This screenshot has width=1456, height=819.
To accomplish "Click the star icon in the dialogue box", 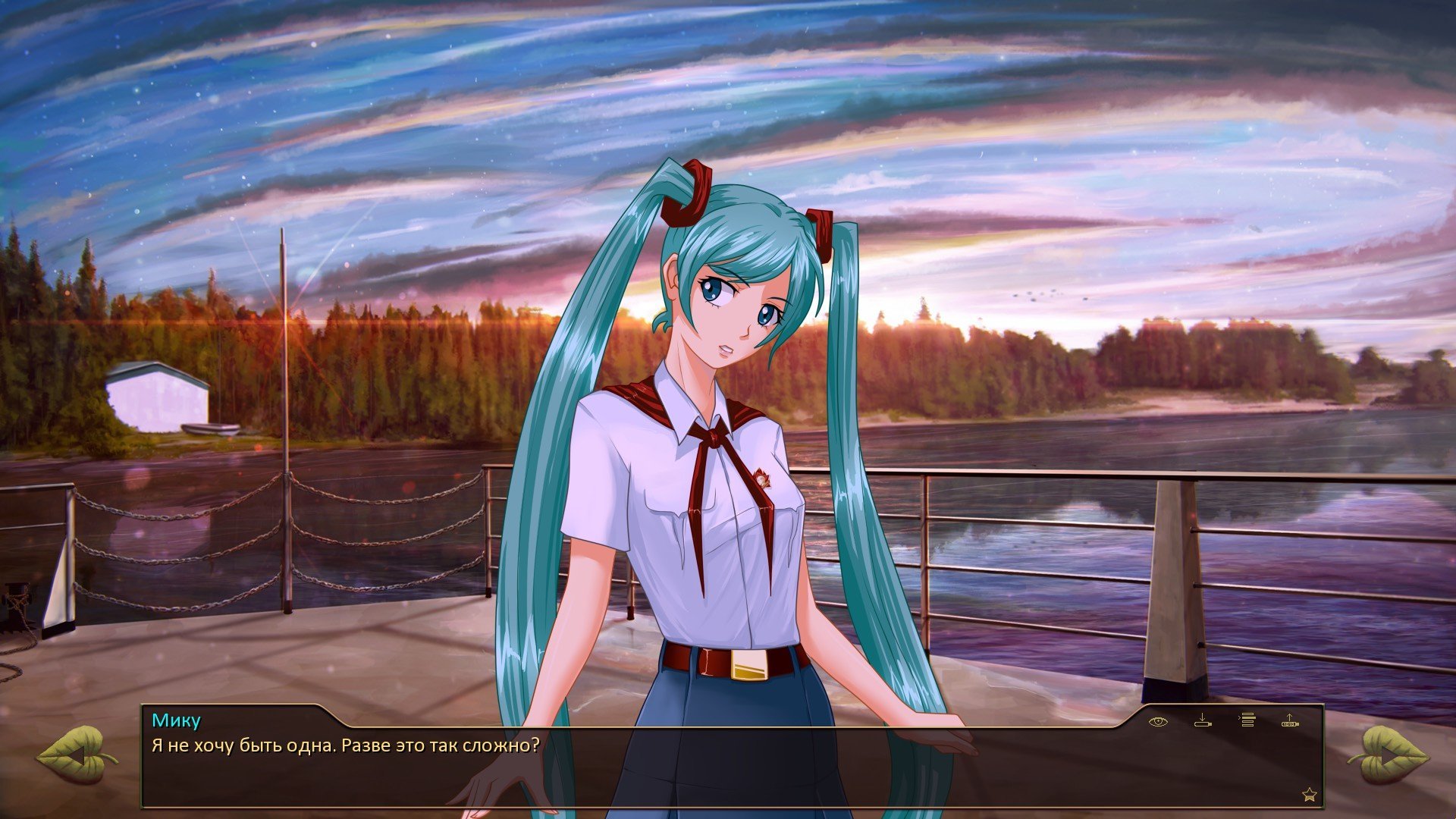I will [1309, 795].
